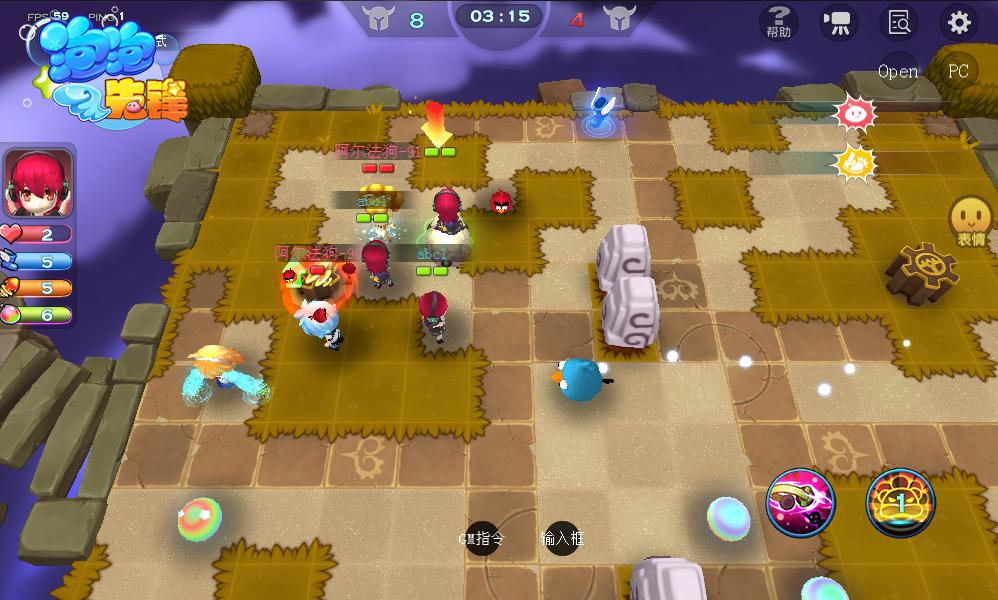
Task: Open the document search icon
Action: [x=898, y=22]
